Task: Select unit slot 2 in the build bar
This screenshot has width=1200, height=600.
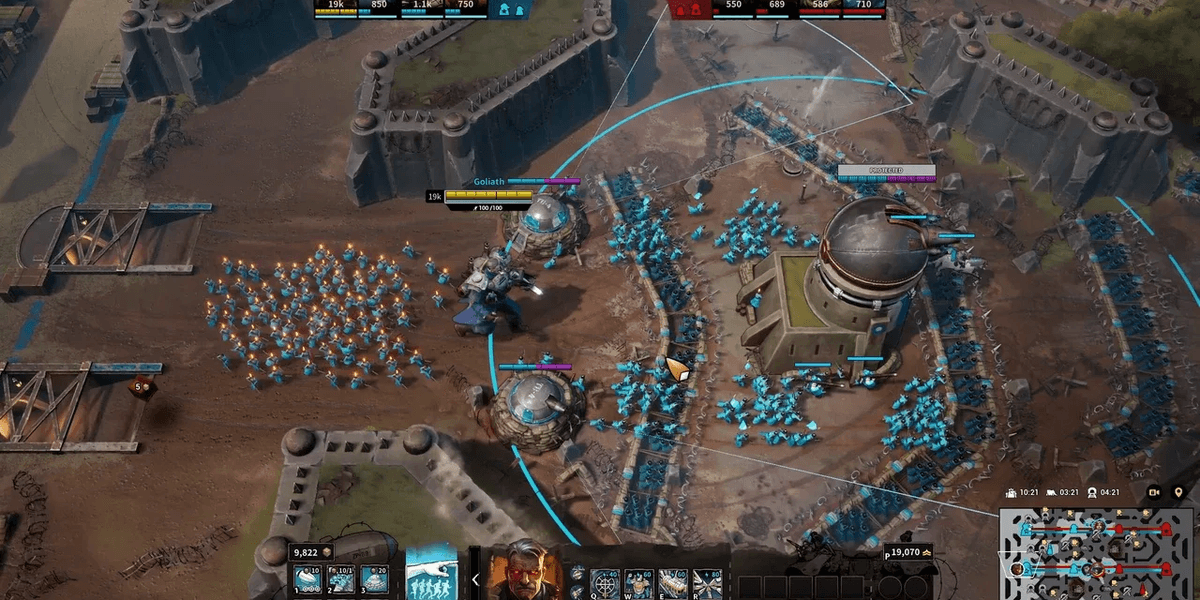Action: point(342,579)
